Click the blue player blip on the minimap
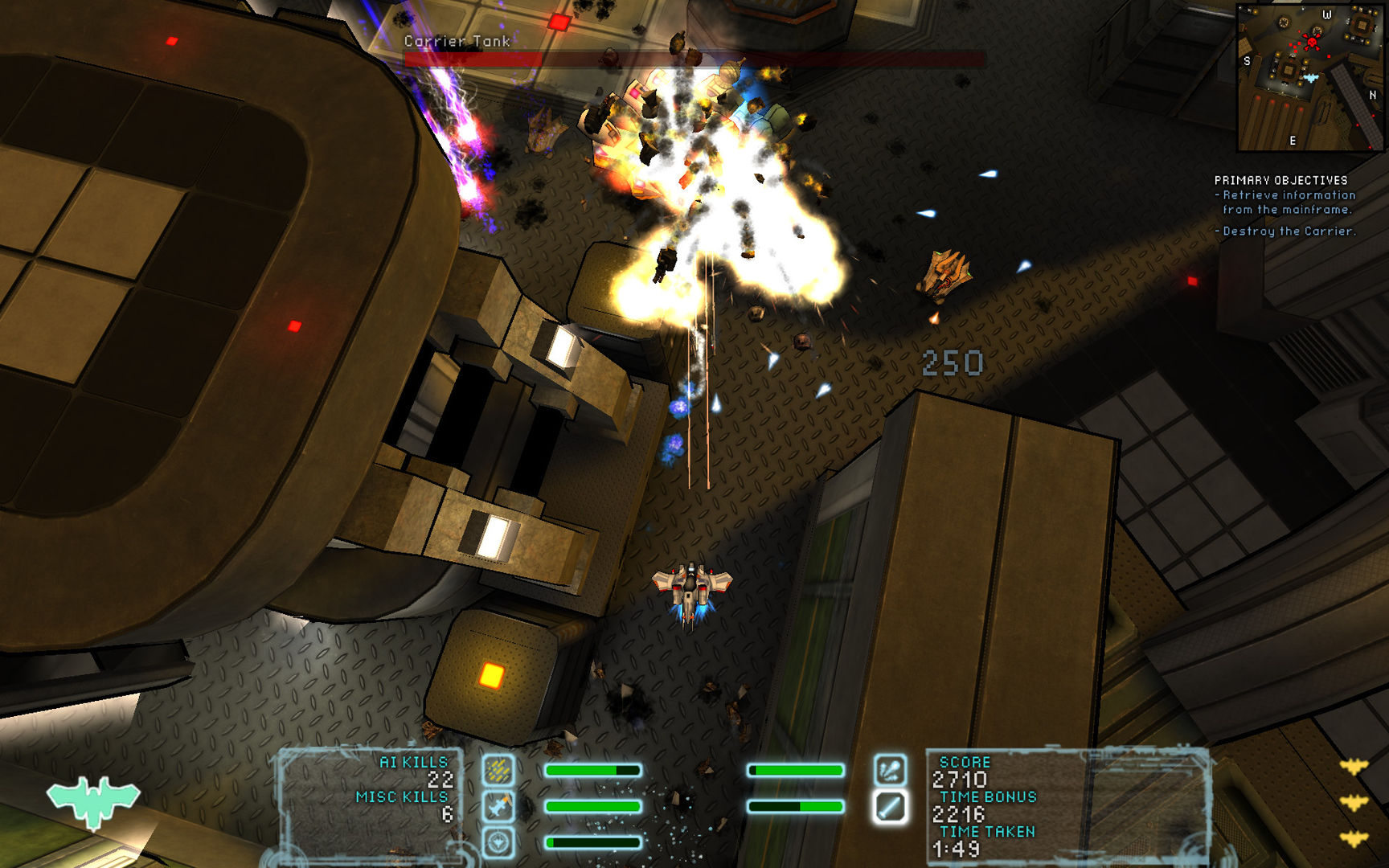This screenshot has height=868, width=1389. 1311,77
